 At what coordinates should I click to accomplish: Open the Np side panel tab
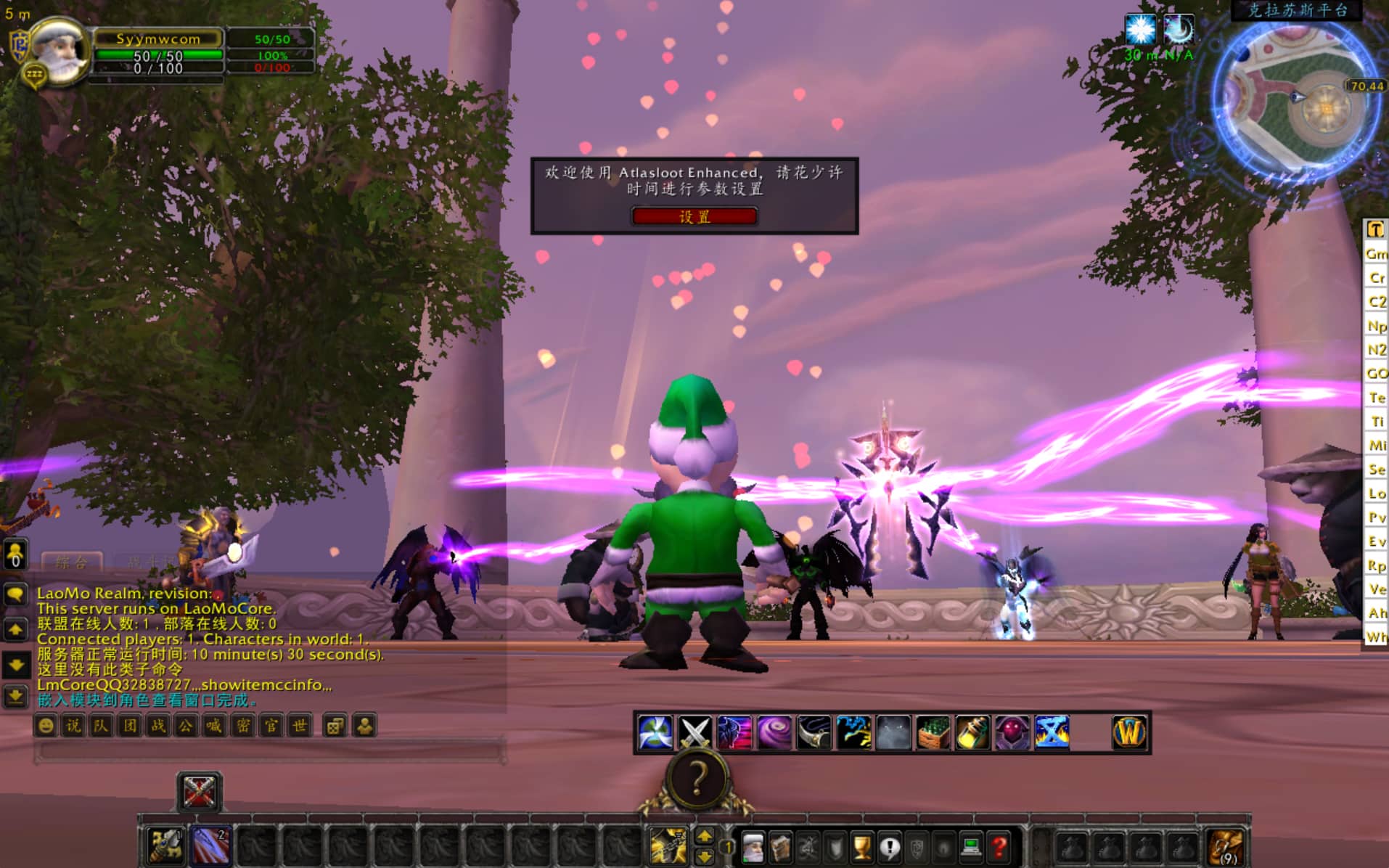pos(1376,326)
